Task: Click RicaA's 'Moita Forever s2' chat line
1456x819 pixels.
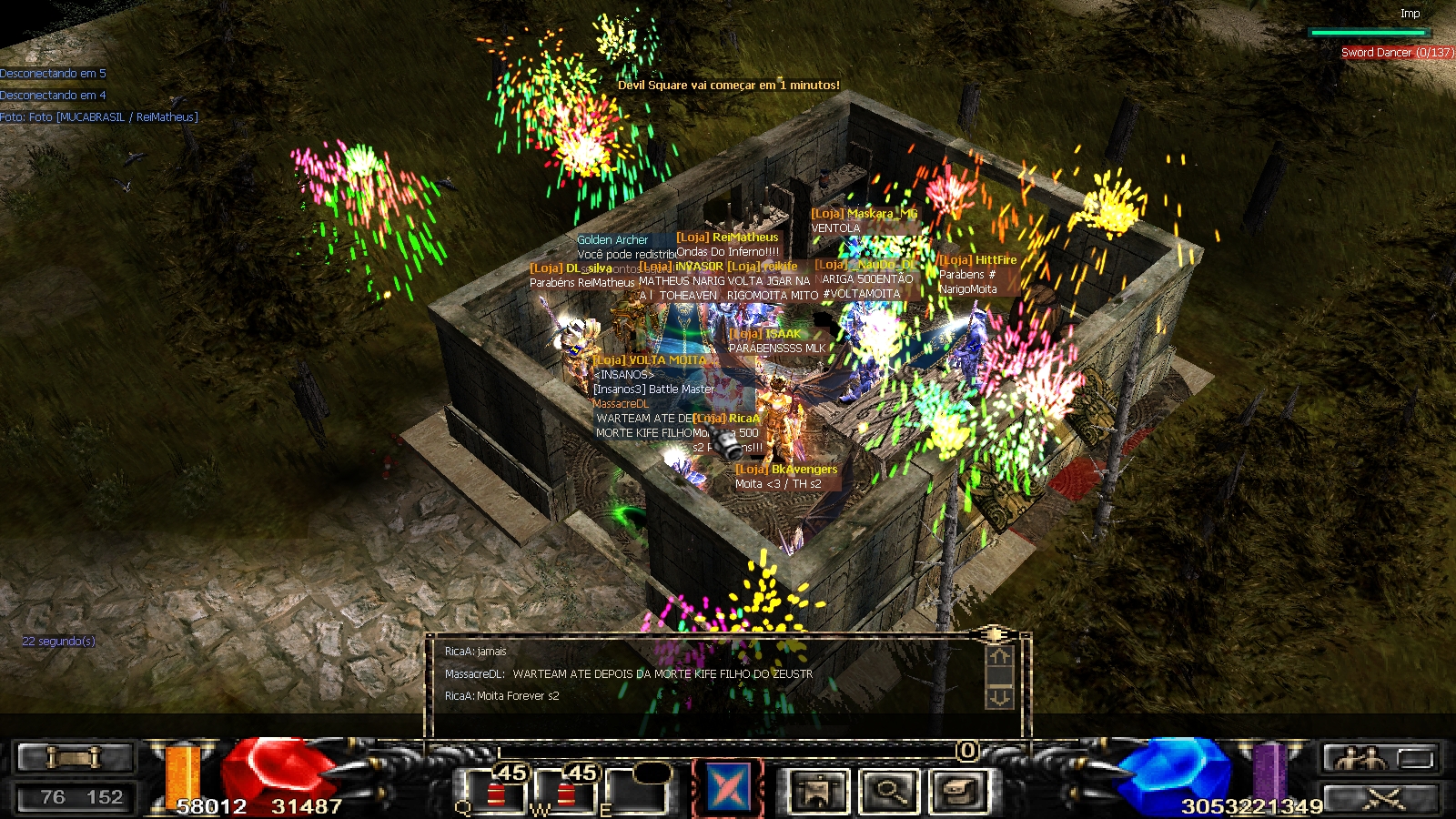Action: point(502,696)
